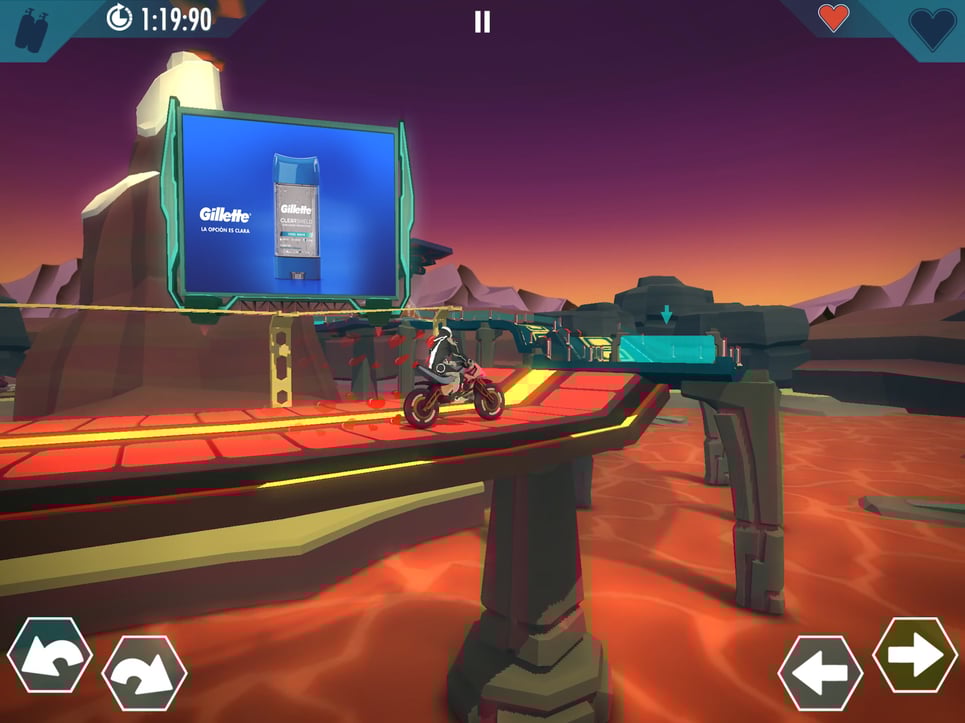The width and height of the screenshot is (965, 723).
Task: Pause the game with the pause button
Action: point(482,22)
